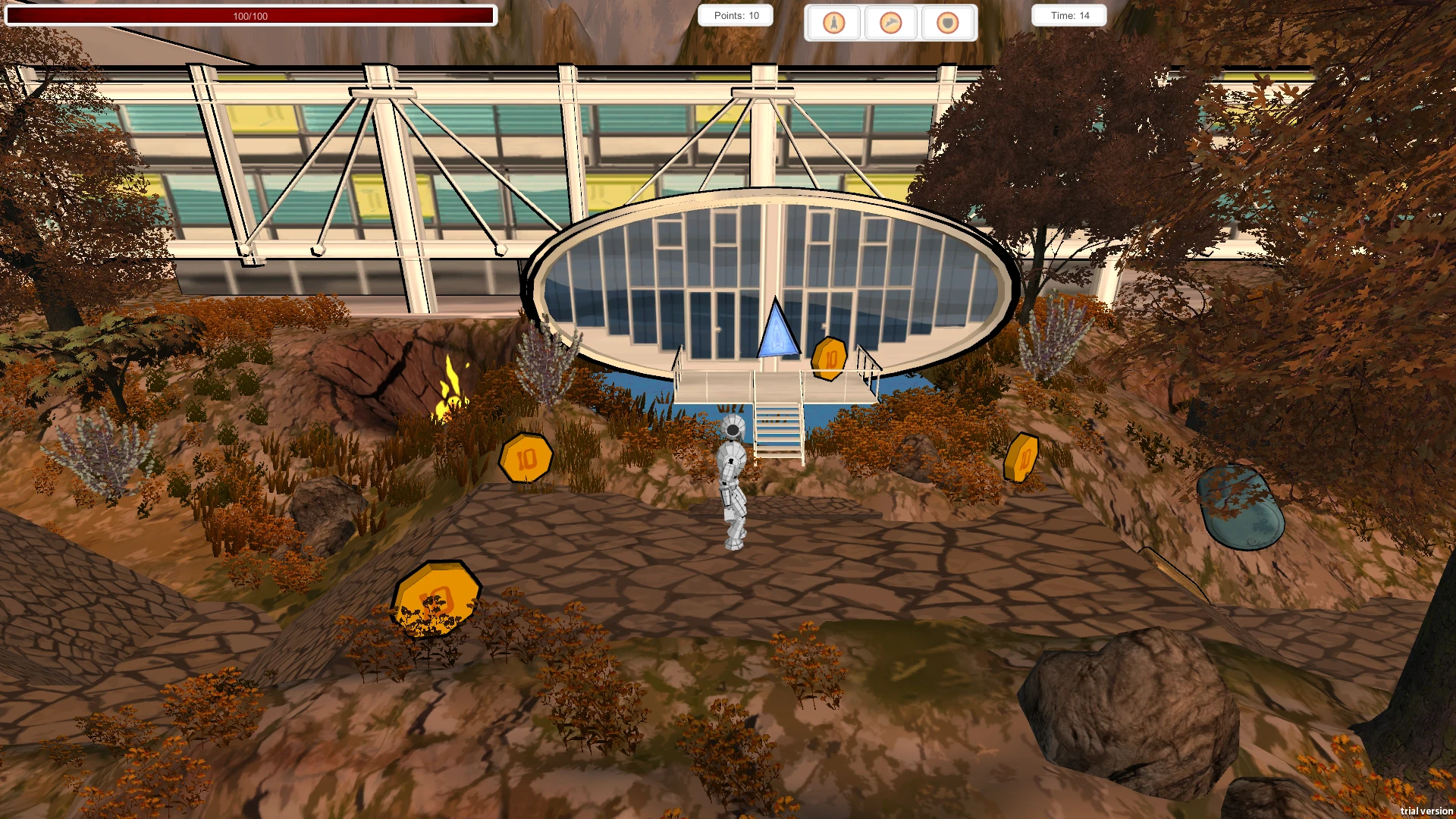Select the wing dash ability icon
The width and height of the screenshot is (1456, 819).
pos(891,23)
